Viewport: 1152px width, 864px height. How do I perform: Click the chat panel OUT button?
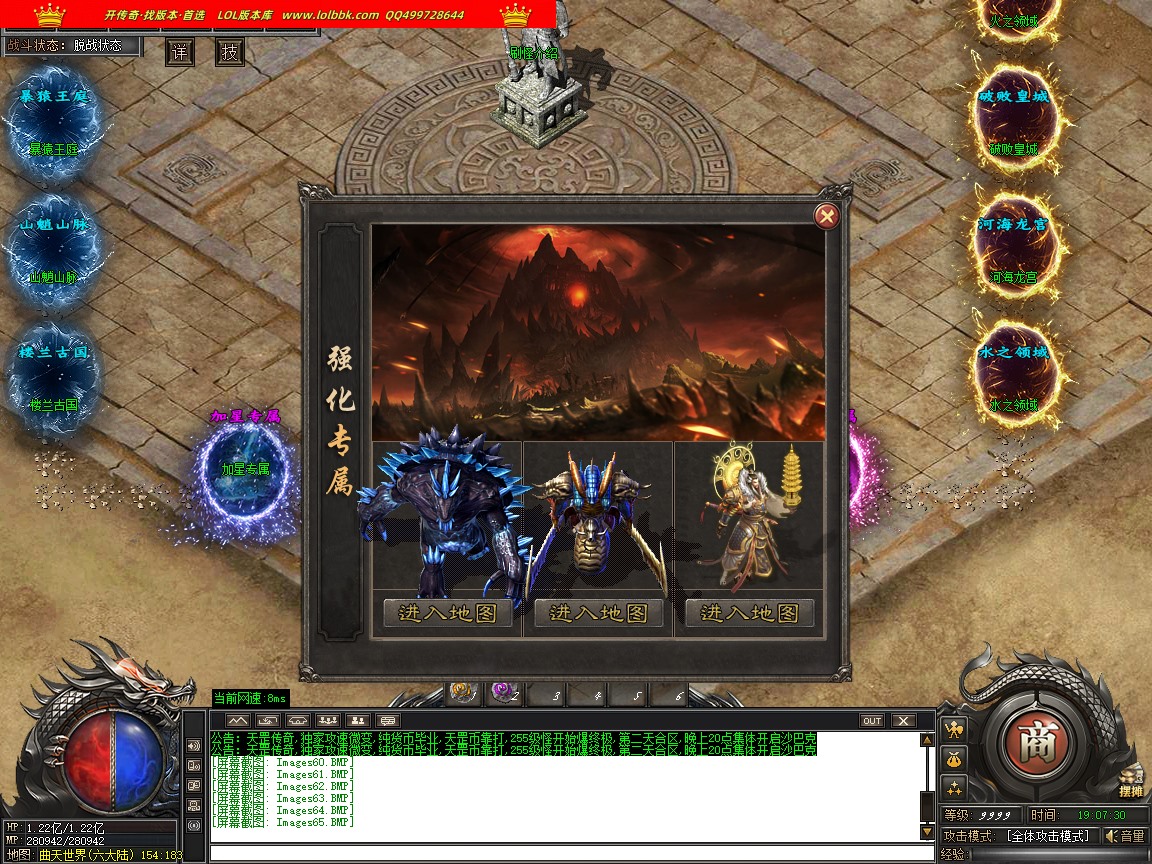pyautogui.click(x=872, y=720)
